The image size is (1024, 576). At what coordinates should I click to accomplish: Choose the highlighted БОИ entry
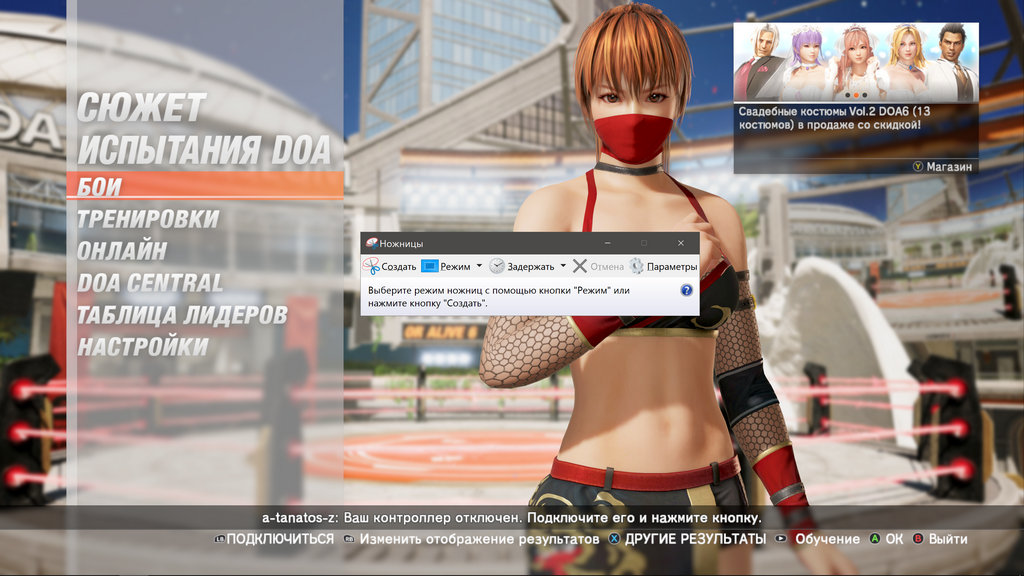[x=100, y=186]
